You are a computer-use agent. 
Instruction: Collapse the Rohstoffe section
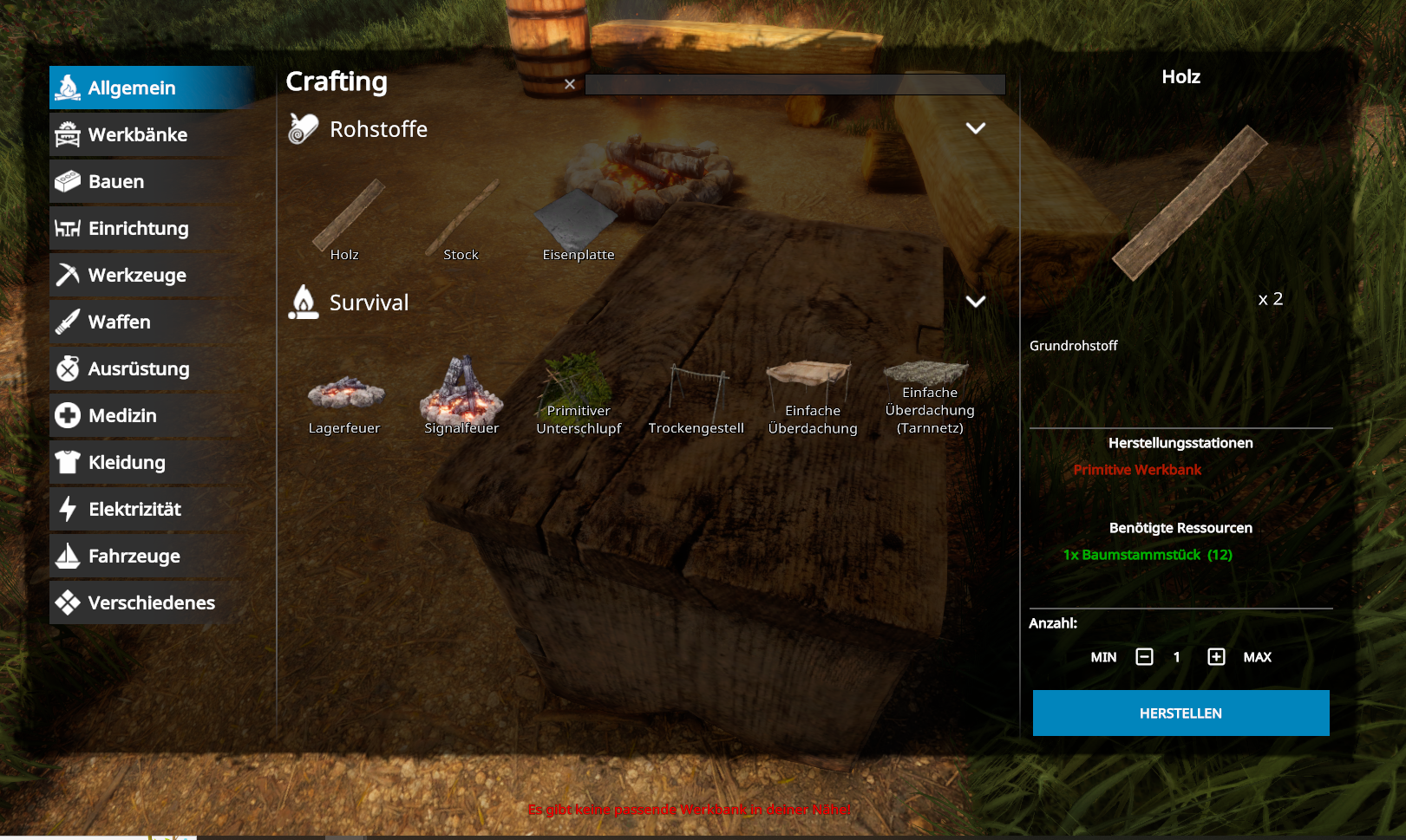tap(976, 128)
